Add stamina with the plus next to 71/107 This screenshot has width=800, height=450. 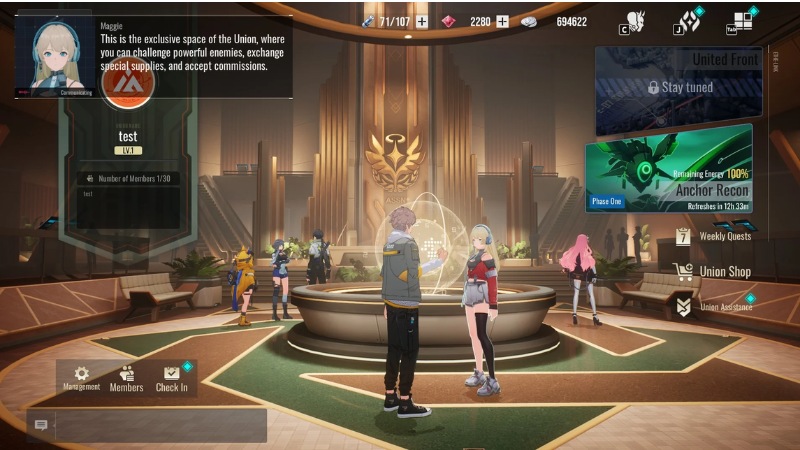coord(422,21)
